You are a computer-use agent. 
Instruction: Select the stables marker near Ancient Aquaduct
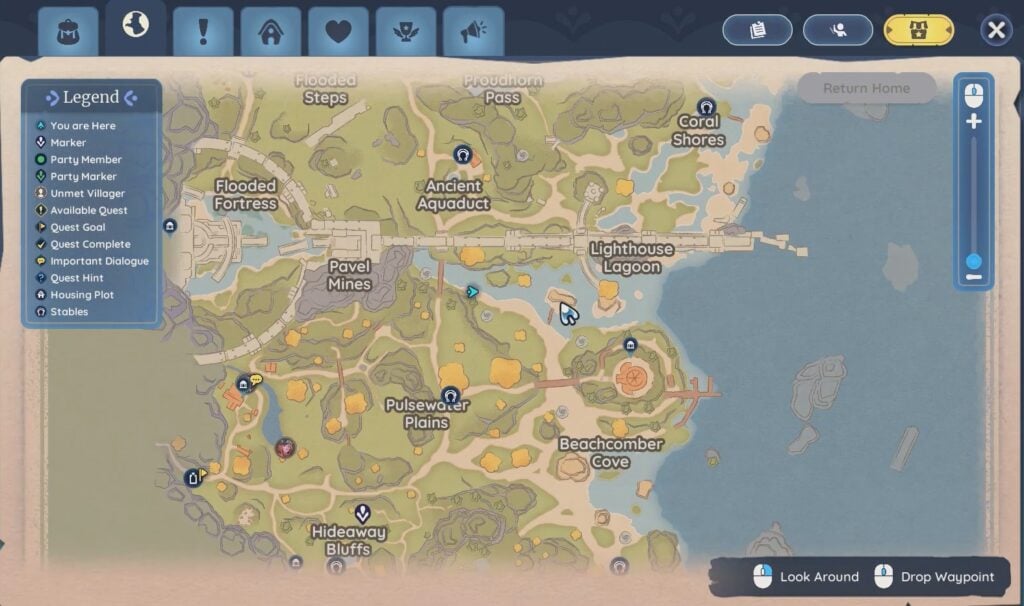pyautogui.click(x=462, y=154)
